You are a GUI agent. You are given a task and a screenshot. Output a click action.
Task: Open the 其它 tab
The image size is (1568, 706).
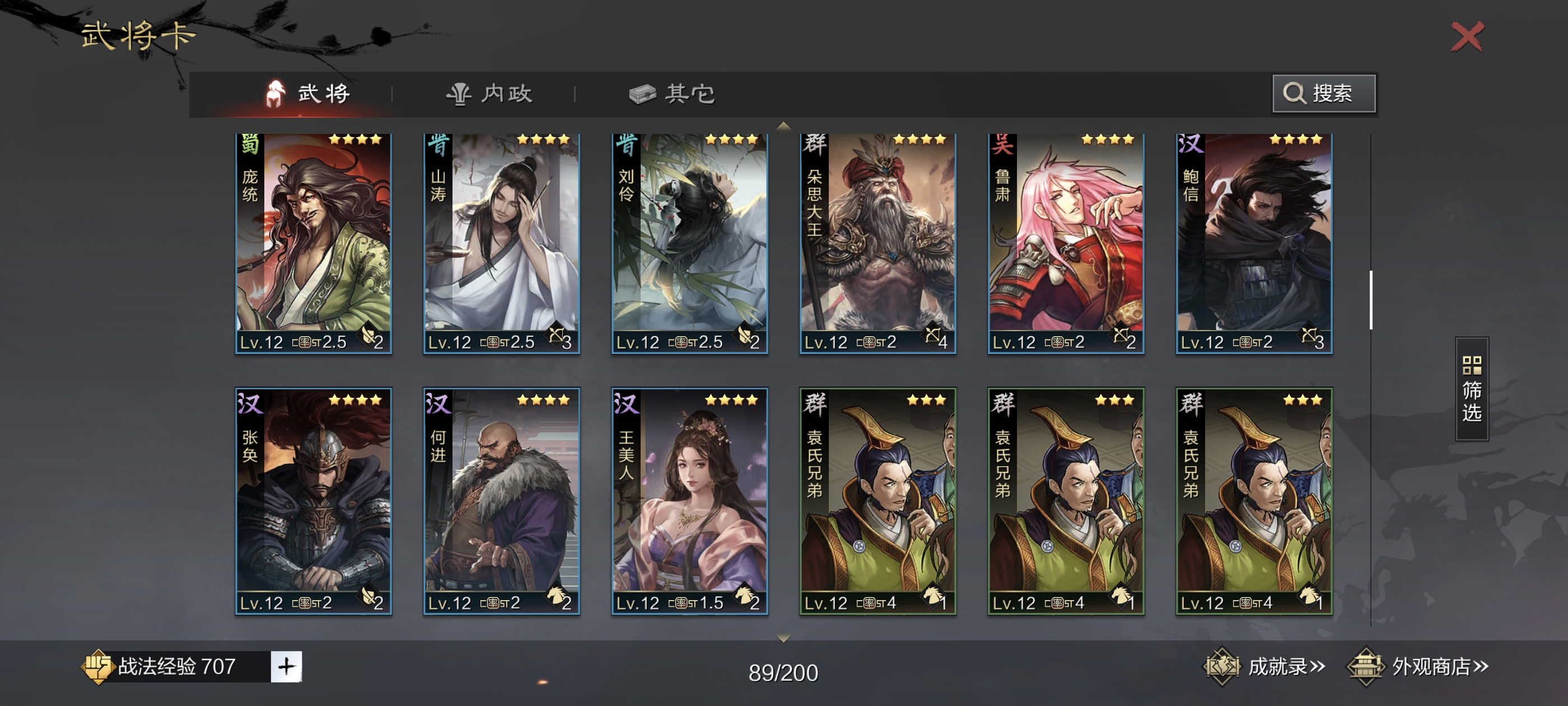672,94
